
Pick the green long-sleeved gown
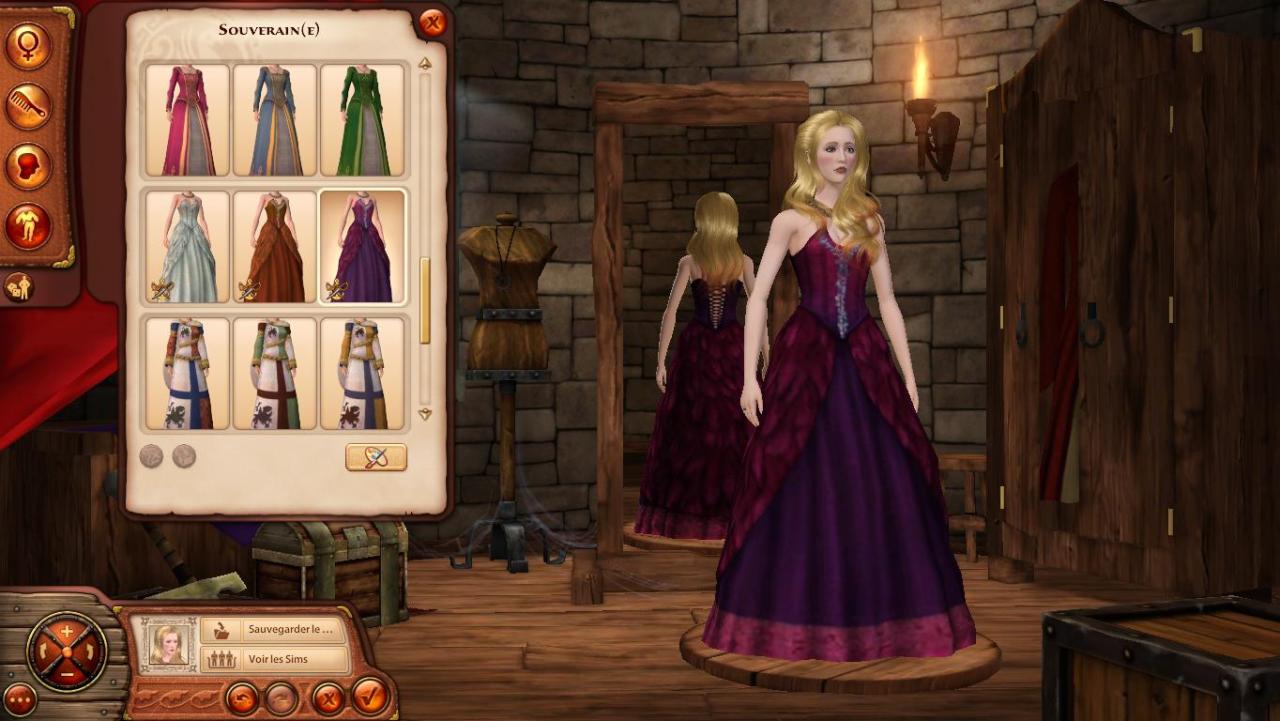tap(362, 120)
